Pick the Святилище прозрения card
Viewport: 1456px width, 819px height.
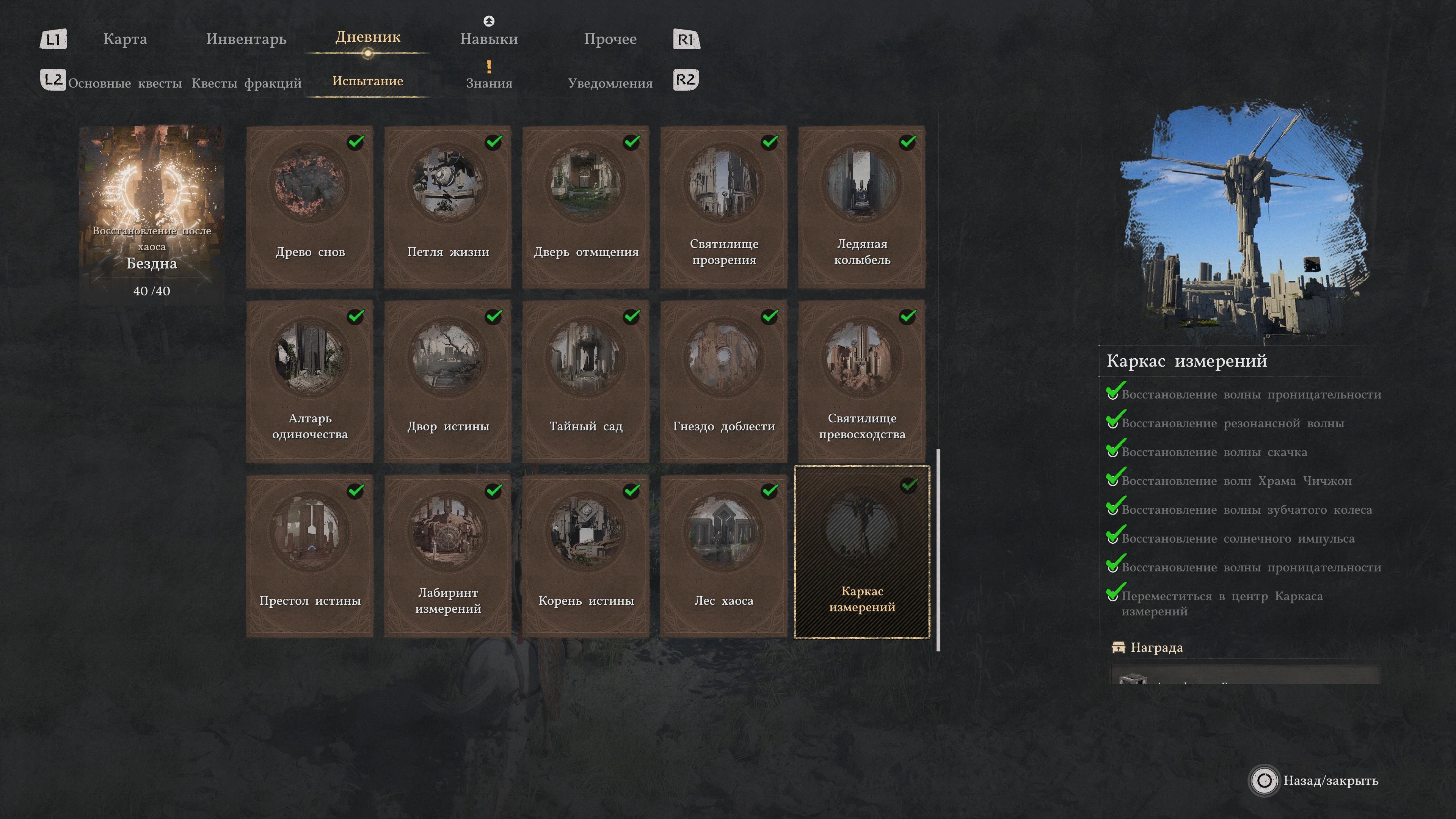[x=723, y=207]
